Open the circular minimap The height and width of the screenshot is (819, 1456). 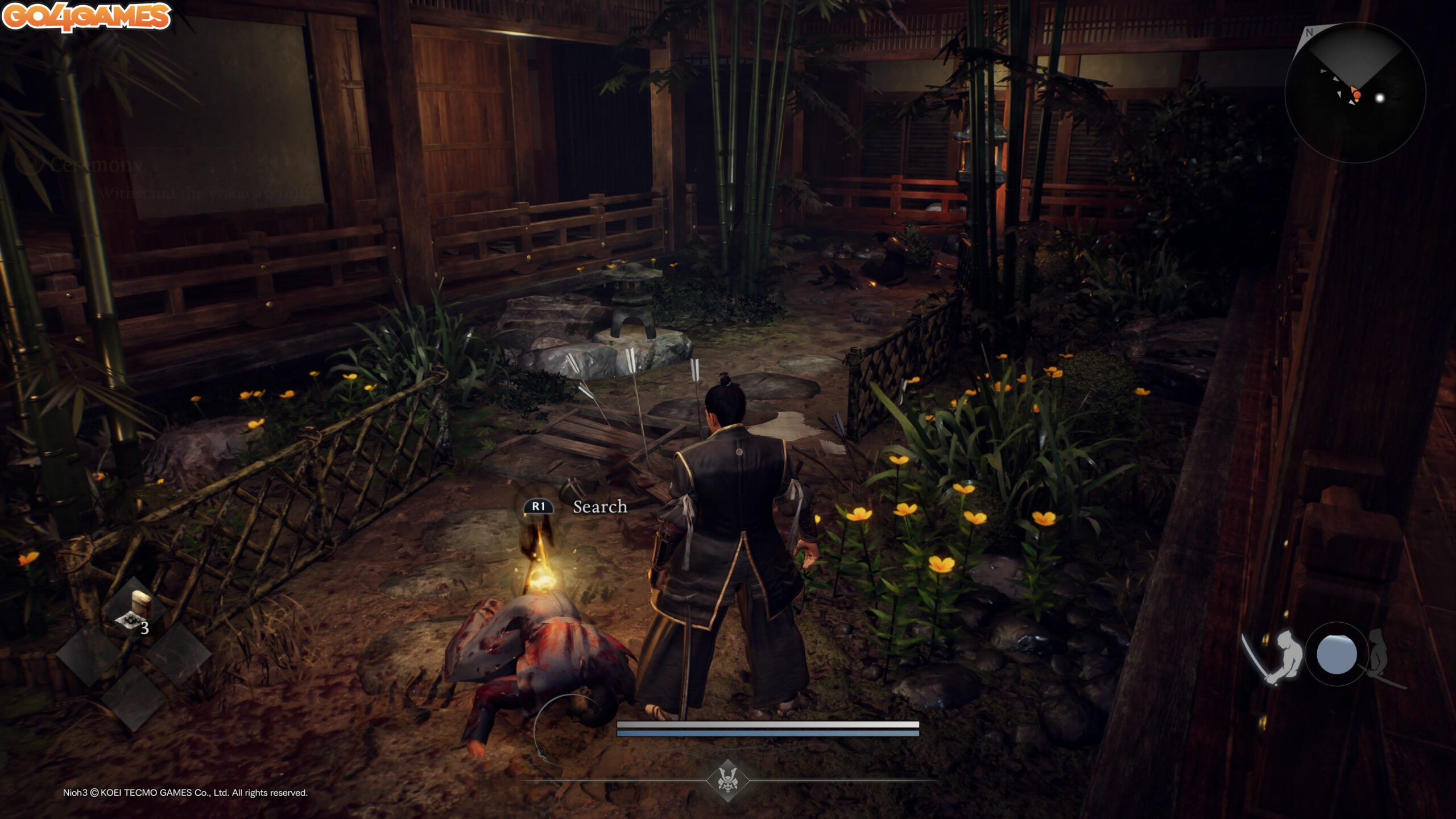coord(1355,93)
